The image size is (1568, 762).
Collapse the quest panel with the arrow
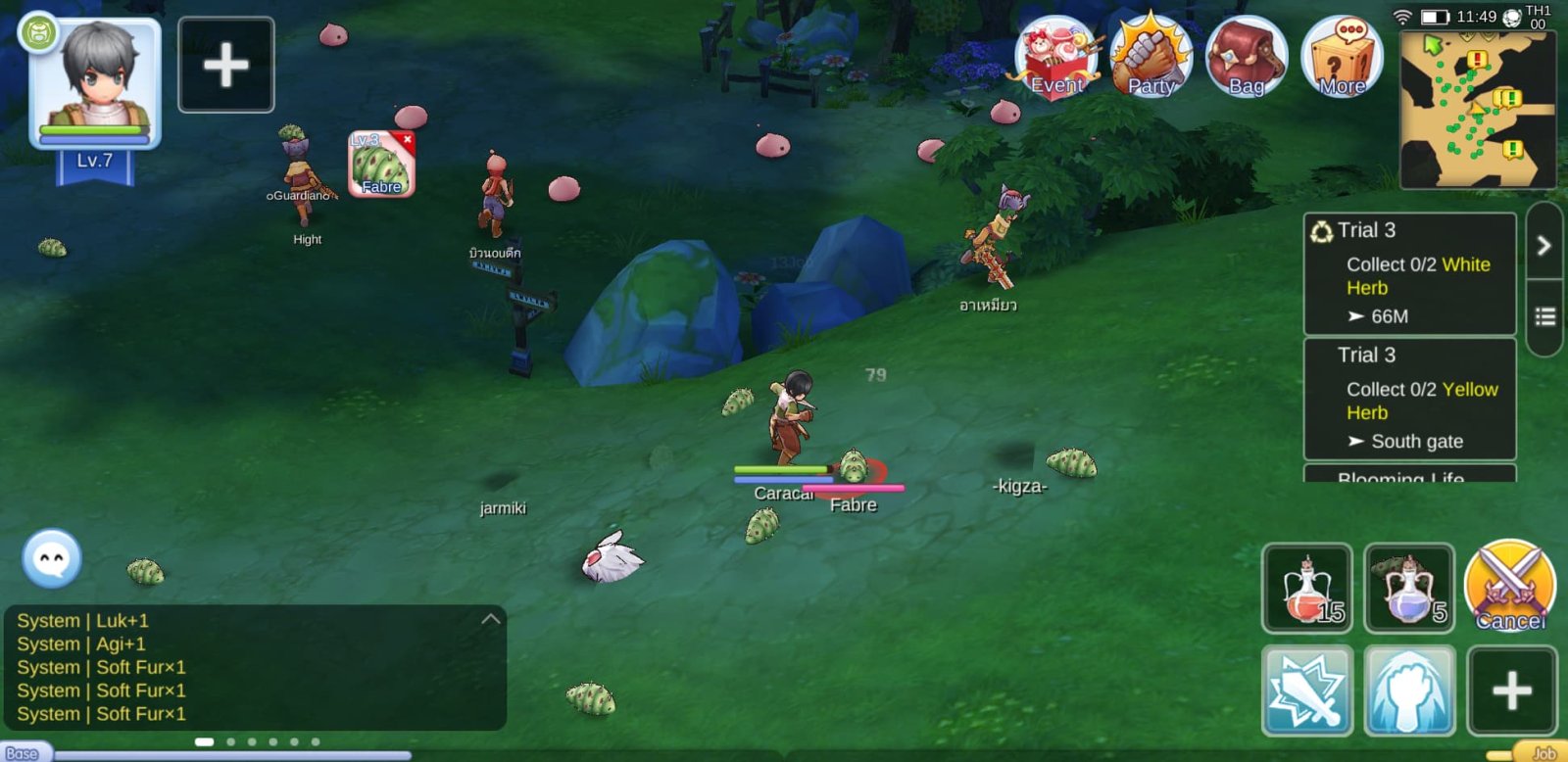[1543, 245]
